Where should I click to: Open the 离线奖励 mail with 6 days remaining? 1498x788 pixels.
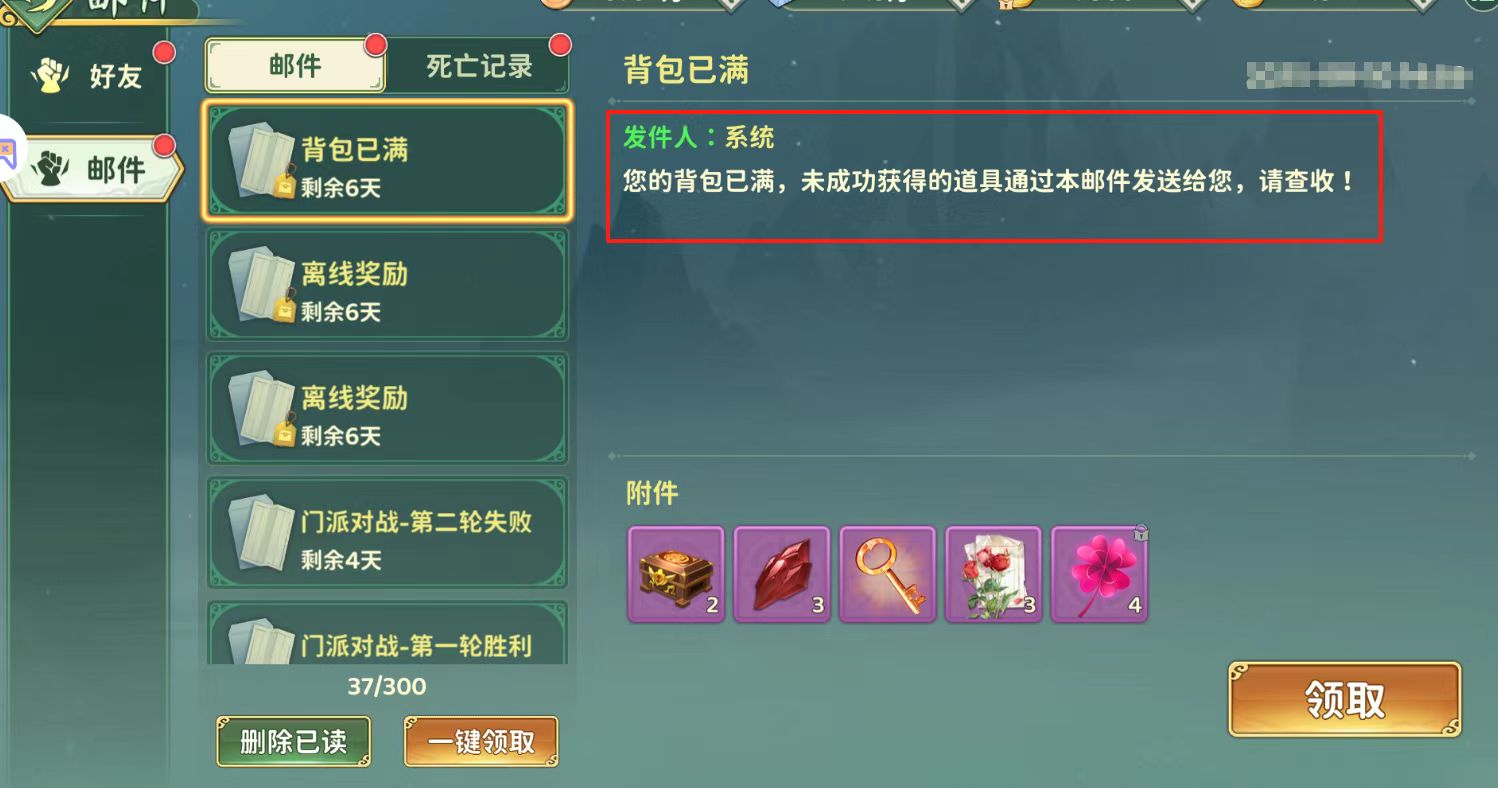click(387, 284)
